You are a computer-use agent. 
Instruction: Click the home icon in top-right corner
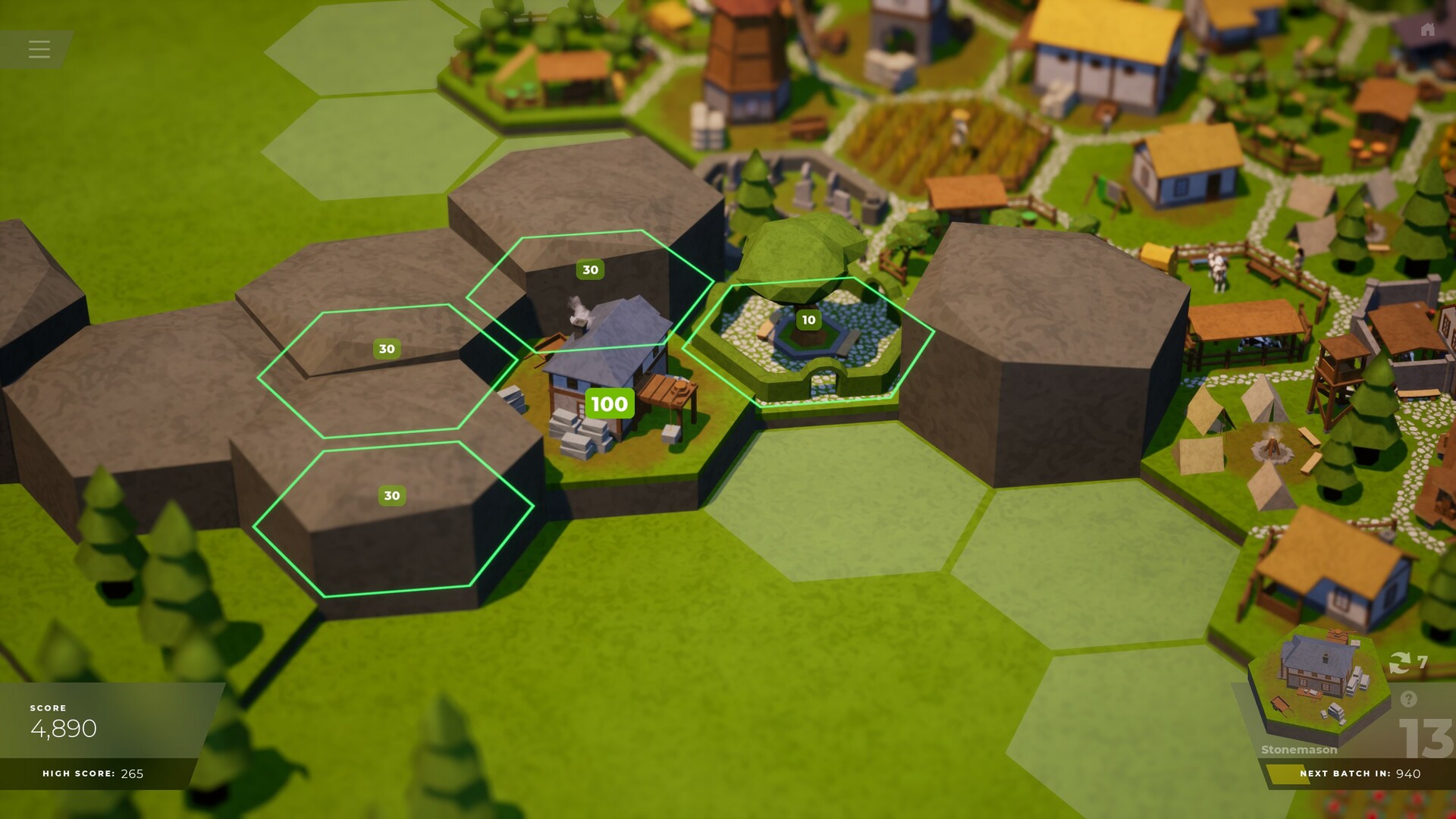1426,29
